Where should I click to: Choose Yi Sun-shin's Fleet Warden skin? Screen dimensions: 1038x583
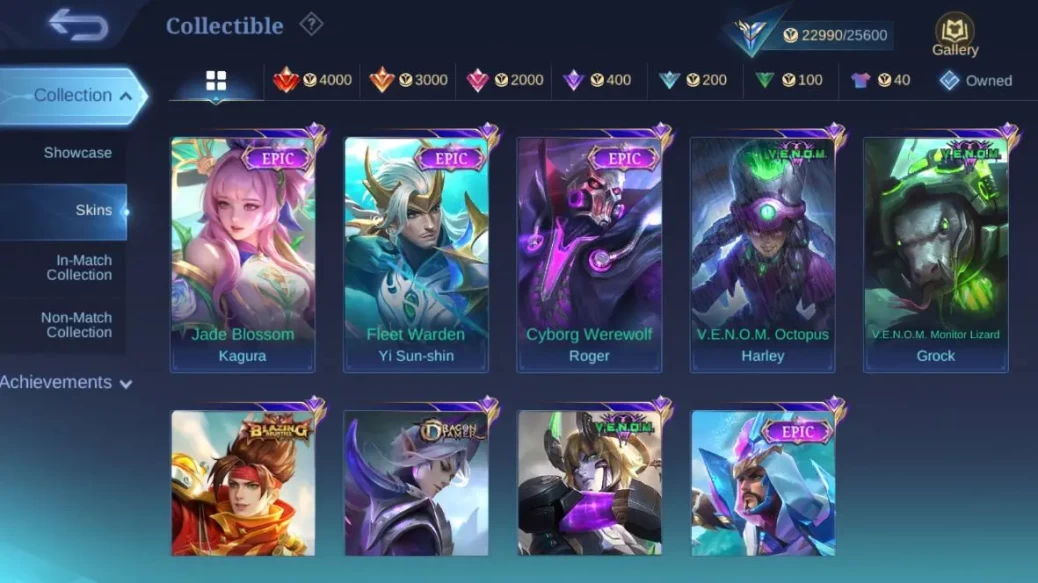[x=416, y=254]
